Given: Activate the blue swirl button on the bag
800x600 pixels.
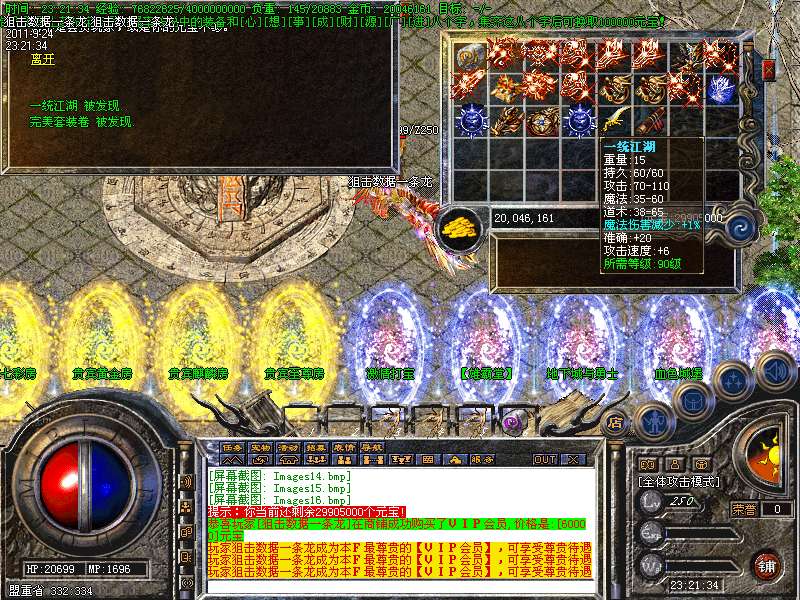Looking at the screenshot, I should click(742, 226).
